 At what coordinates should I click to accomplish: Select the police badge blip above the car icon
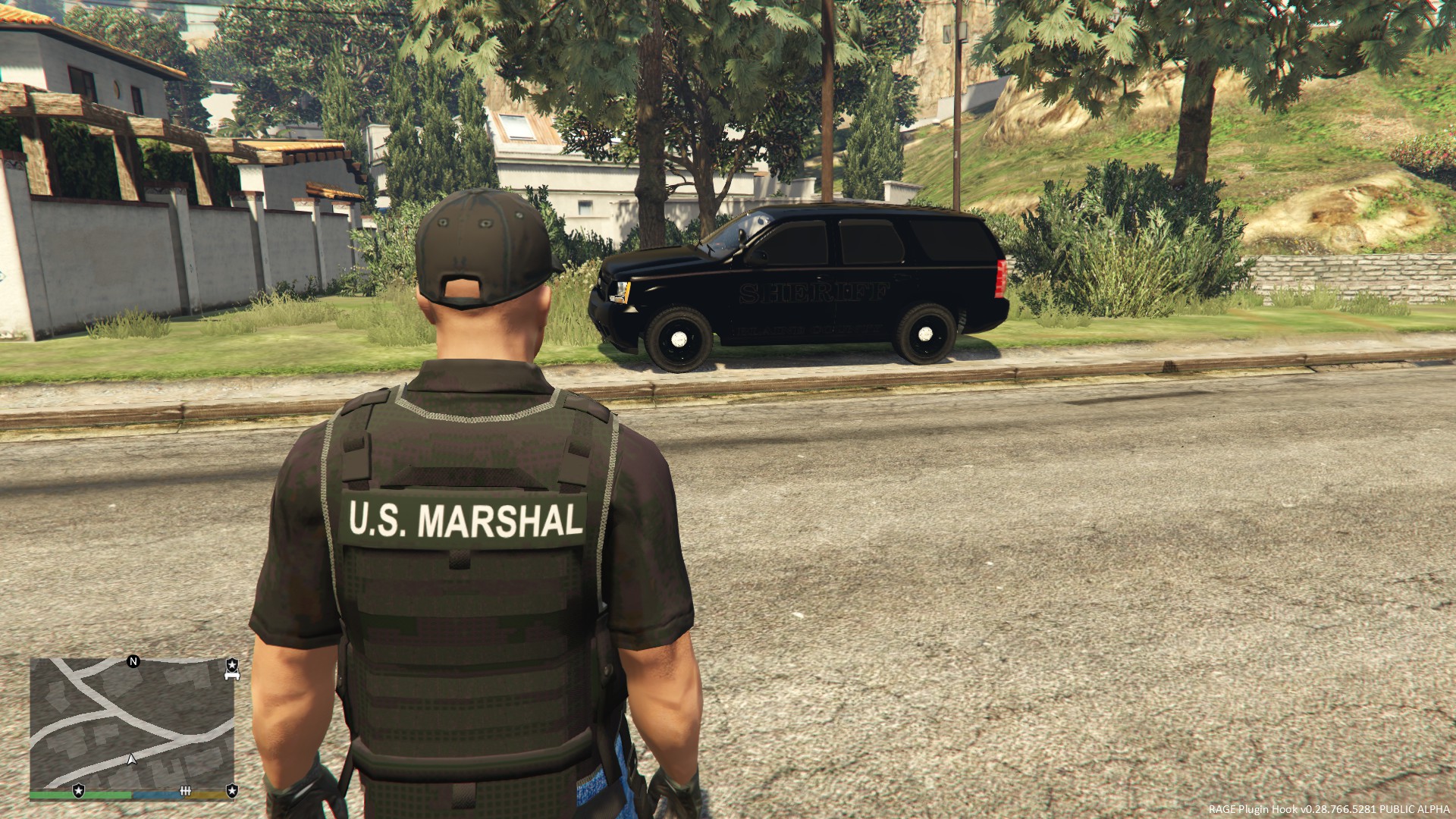coord(232,663)
